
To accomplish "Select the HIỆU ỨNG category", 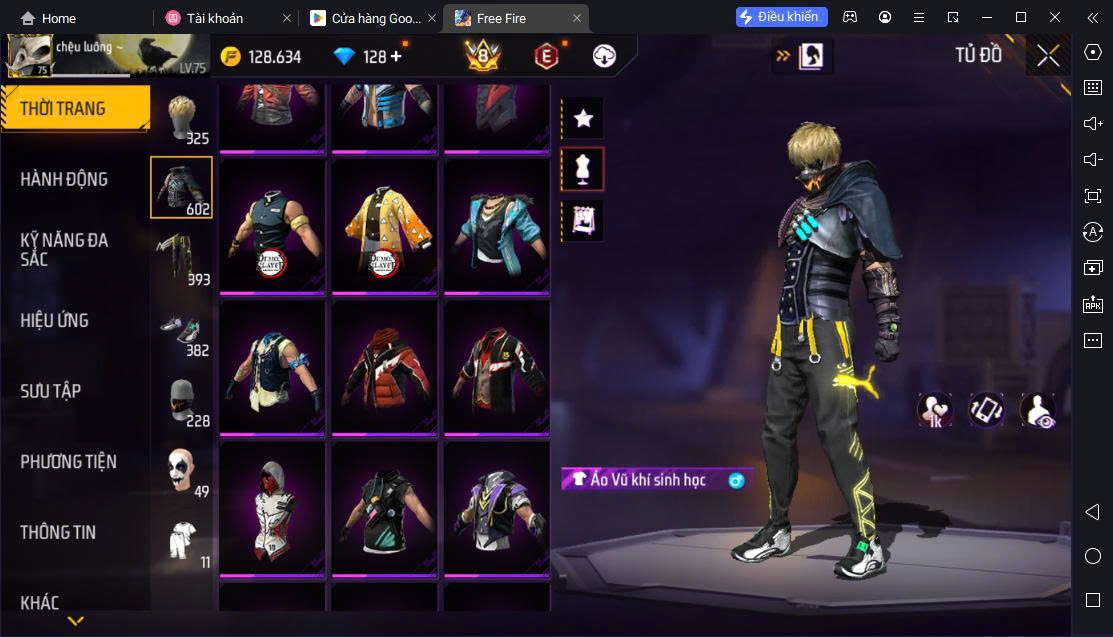I will point(55,320).
